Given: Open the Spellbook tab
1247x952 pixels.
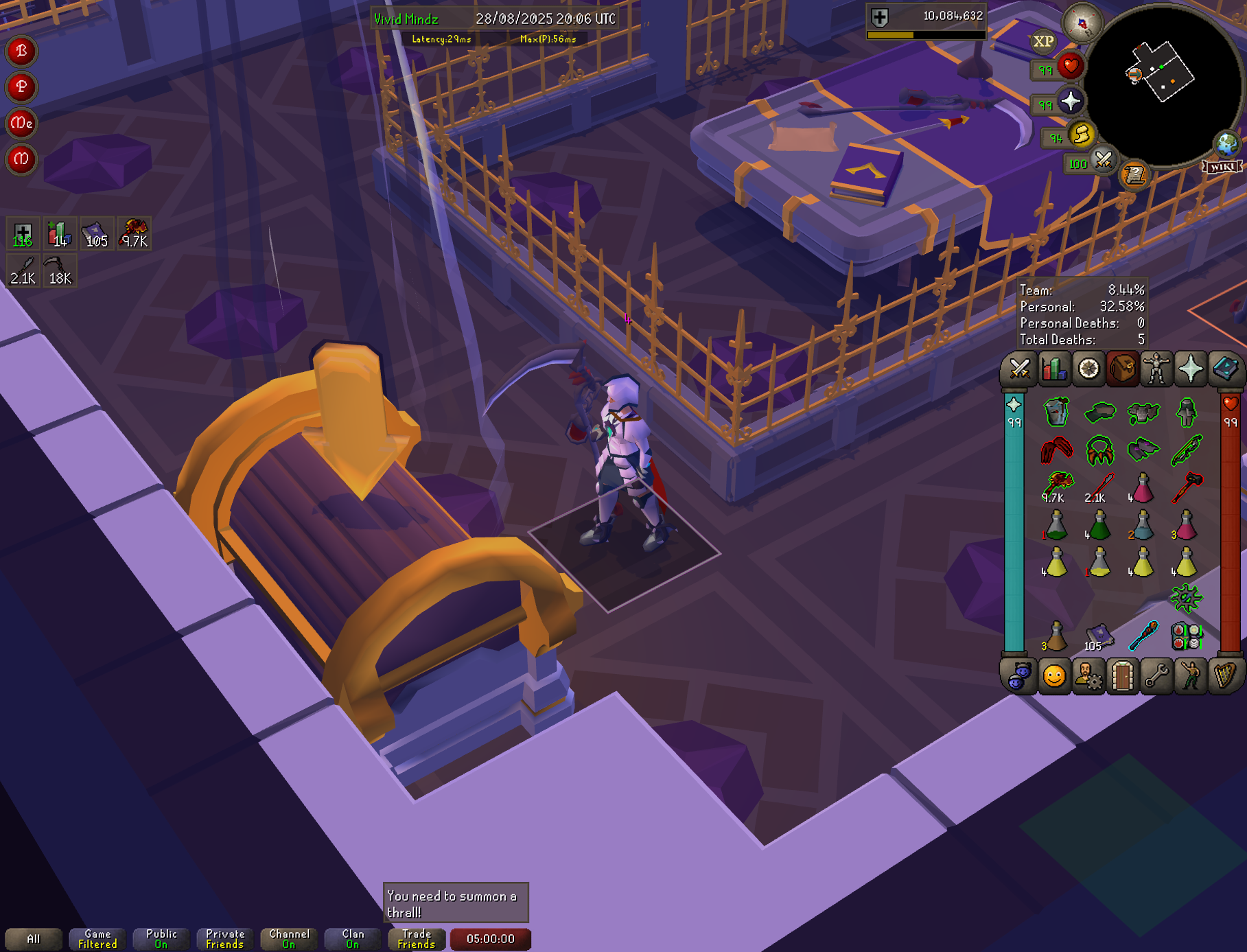Looking at the screenshot, I should coord(1225,369).
